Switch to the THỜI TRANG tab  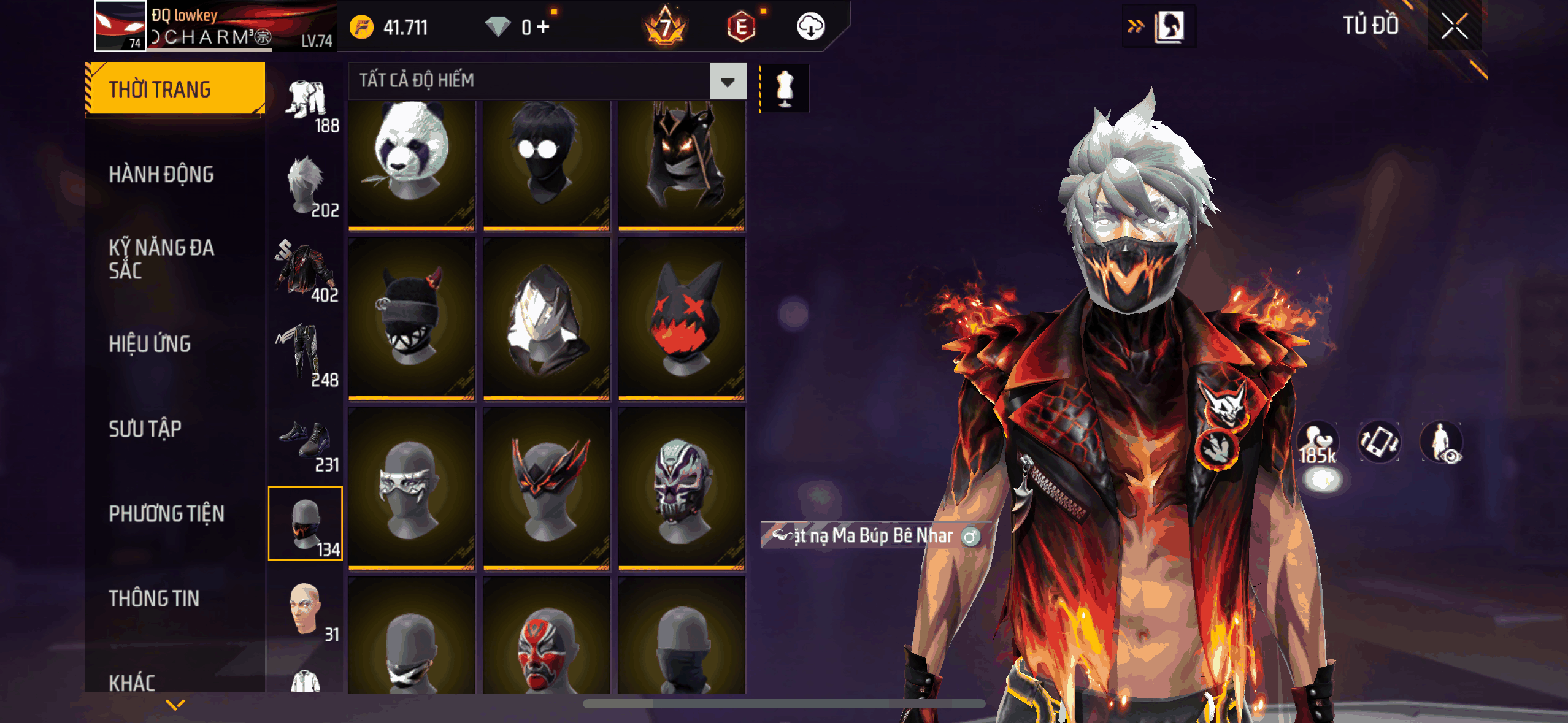pos(175,89)
